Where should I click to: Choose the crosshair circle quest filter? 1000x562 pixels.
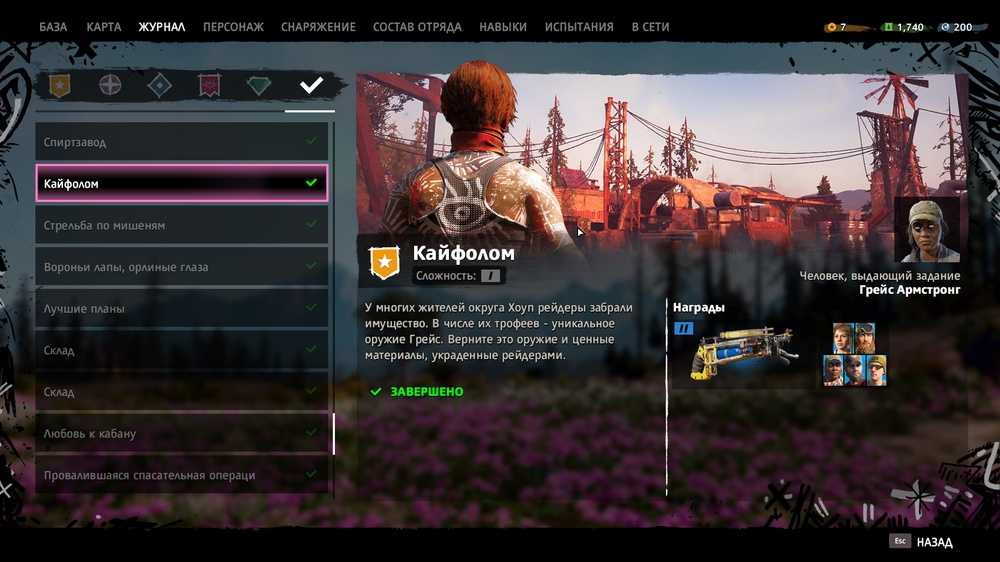[x=110, y=86]
